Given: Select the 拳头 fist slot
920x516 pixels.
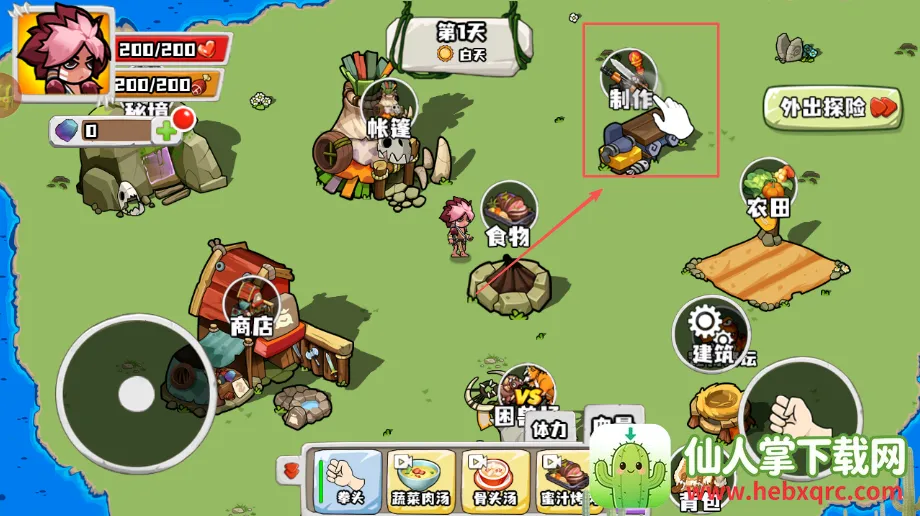Looking at the screenshot, I should 349,475.
